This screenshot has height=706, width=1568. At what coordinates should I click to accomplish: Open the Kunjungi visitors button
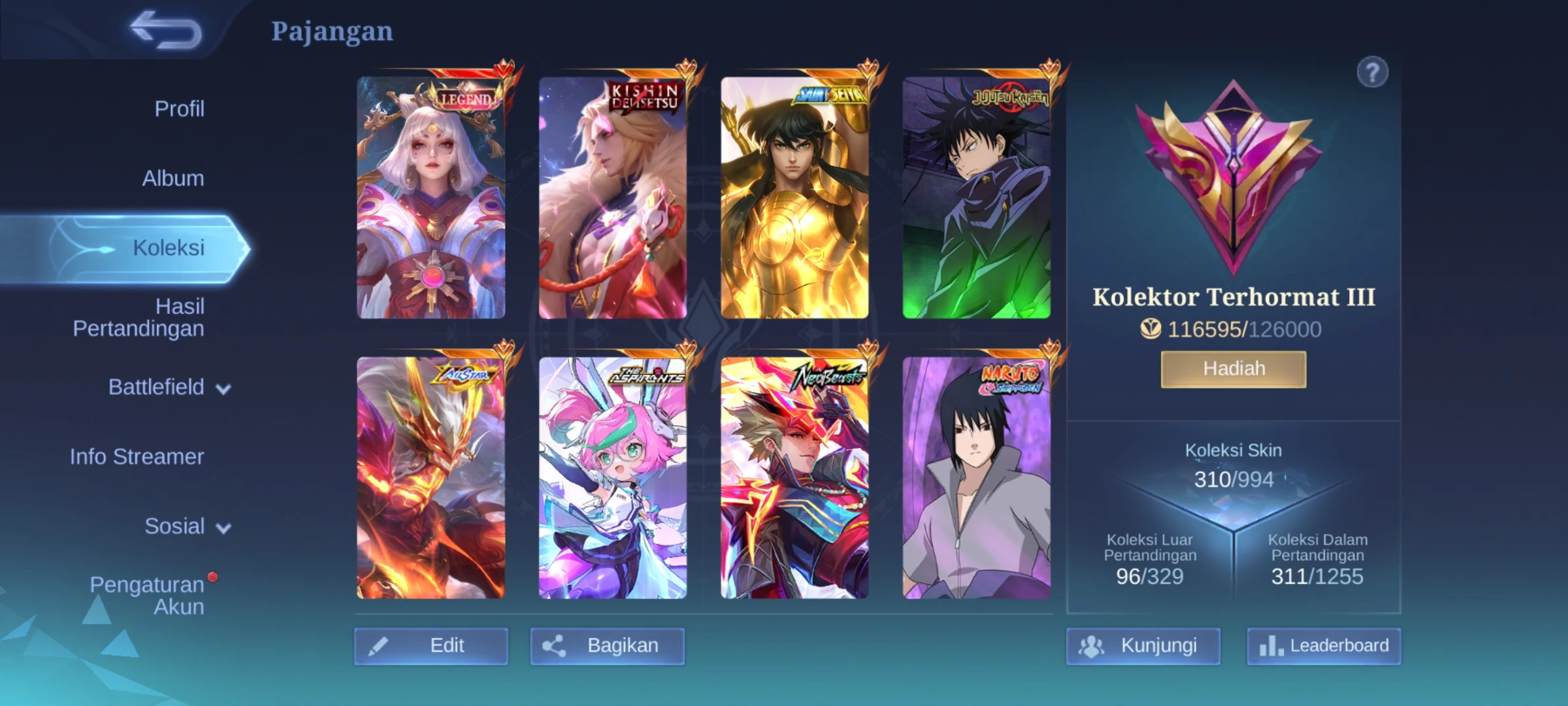1143,646
